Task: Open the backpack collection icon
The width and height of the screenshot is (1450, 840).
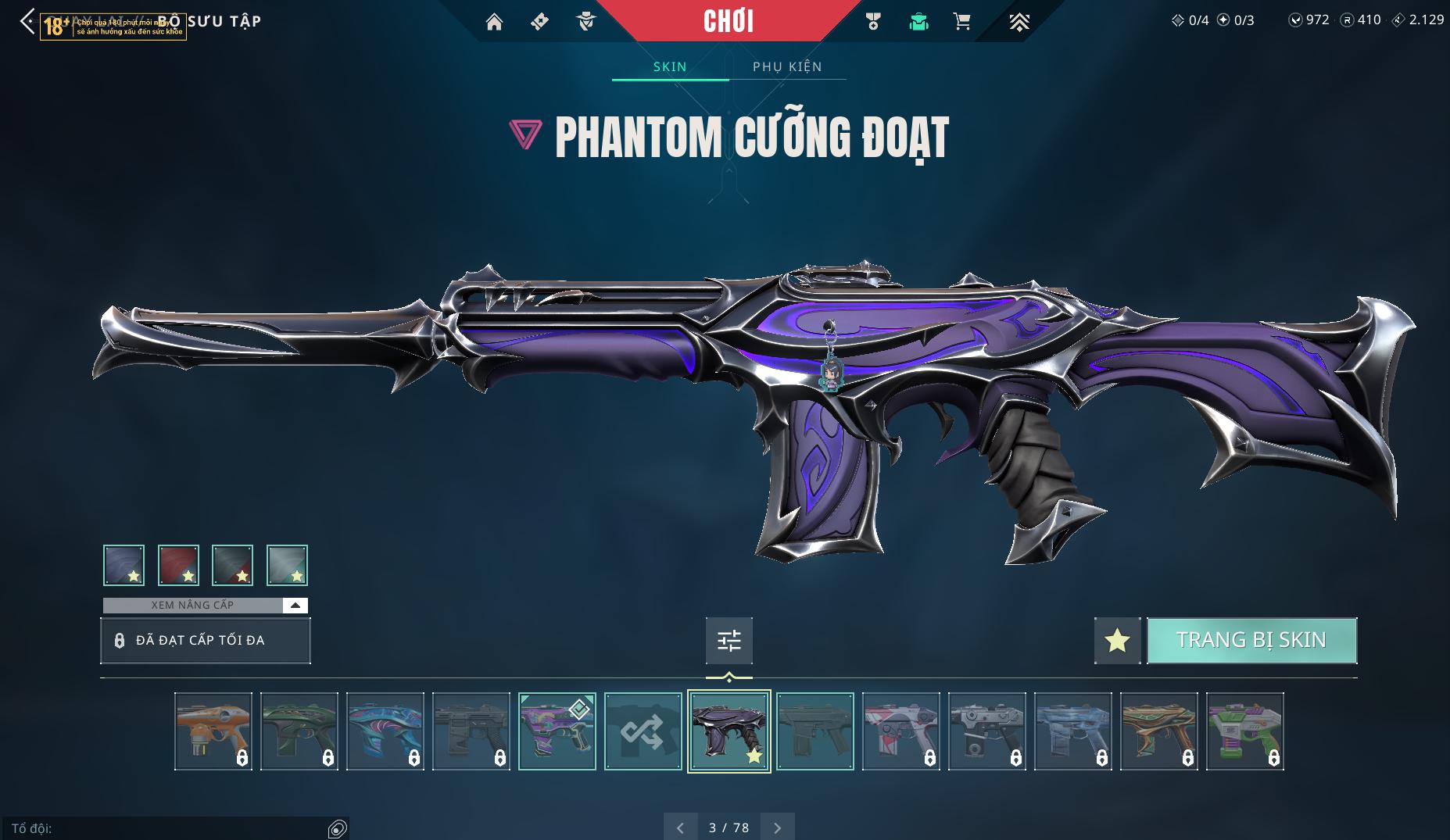Action: click(918, 22)
